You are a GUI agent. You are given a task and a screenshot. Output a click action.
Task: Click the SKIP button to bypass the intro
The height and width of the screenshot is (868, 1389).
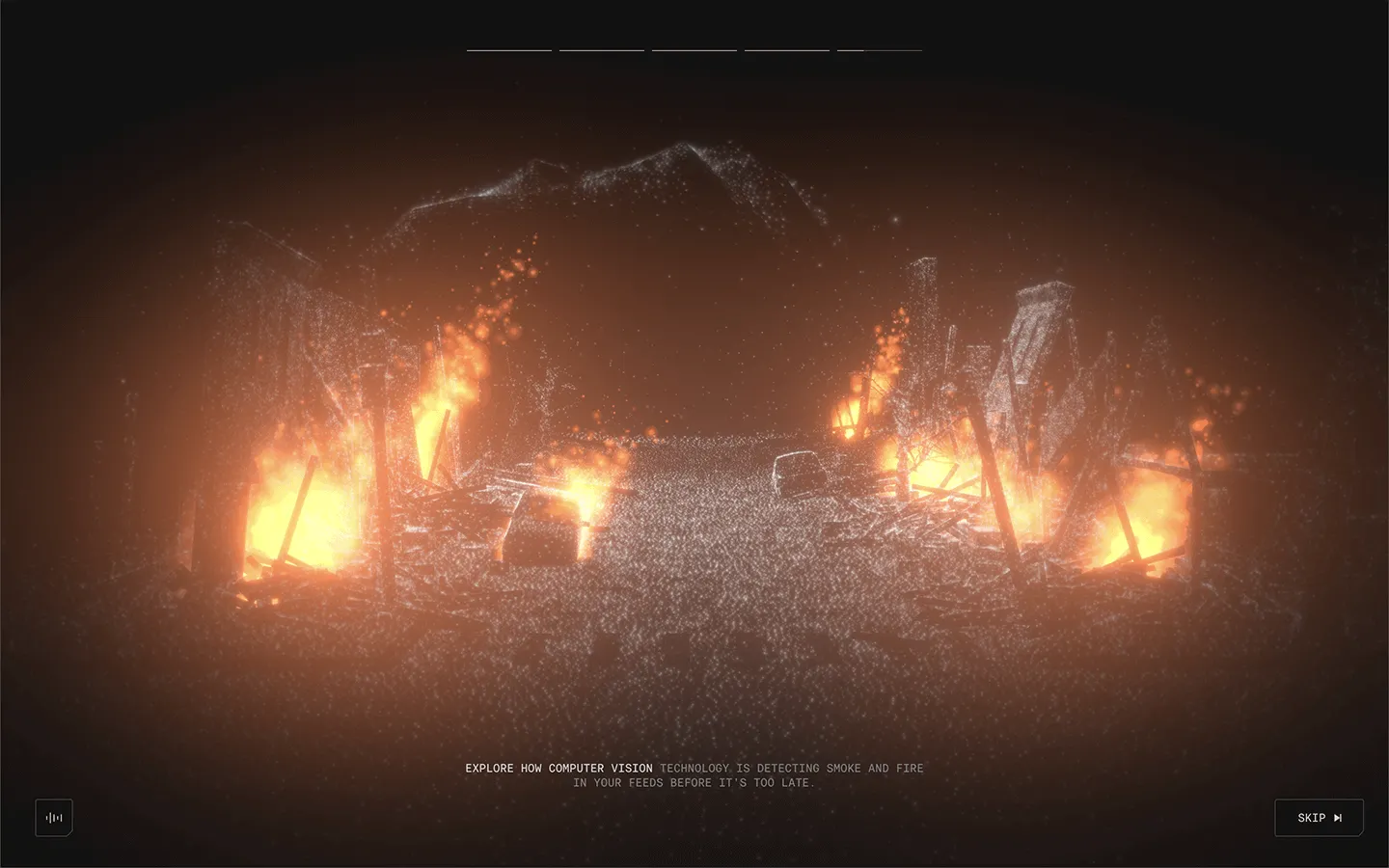[x=1319, y=817]
